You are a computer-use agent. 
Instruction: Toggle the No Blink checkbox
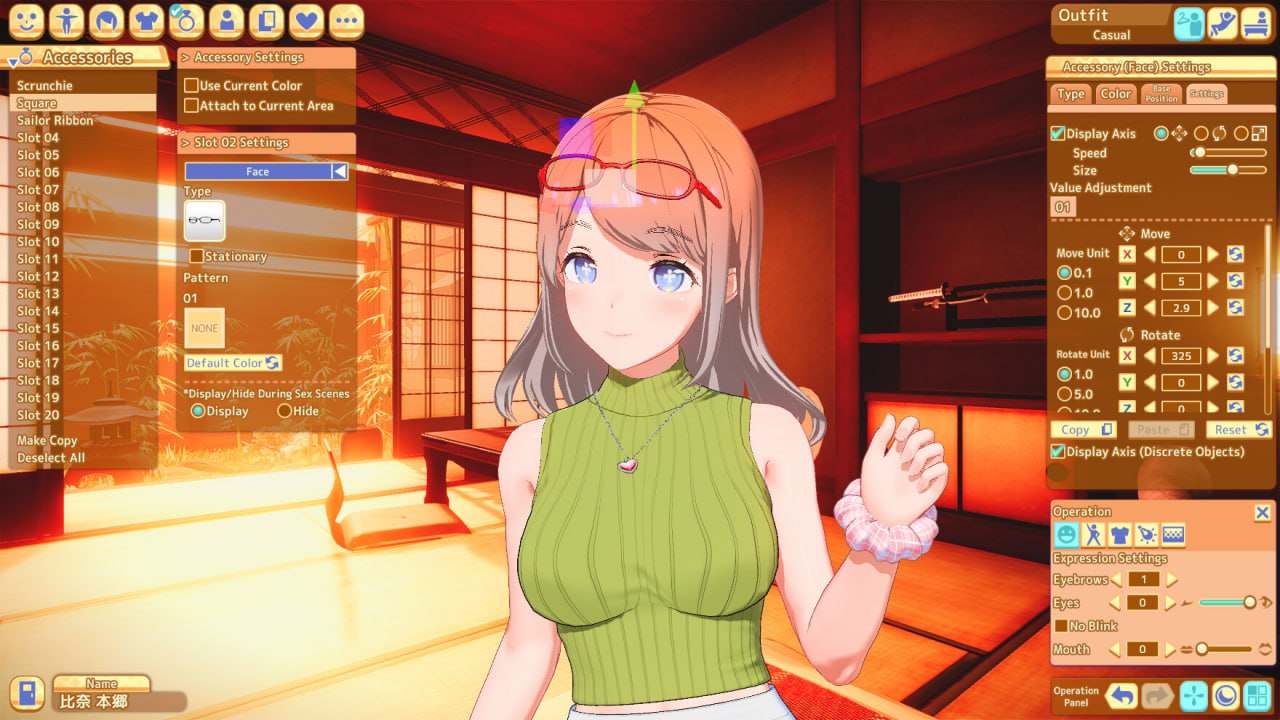[1062, 624]
